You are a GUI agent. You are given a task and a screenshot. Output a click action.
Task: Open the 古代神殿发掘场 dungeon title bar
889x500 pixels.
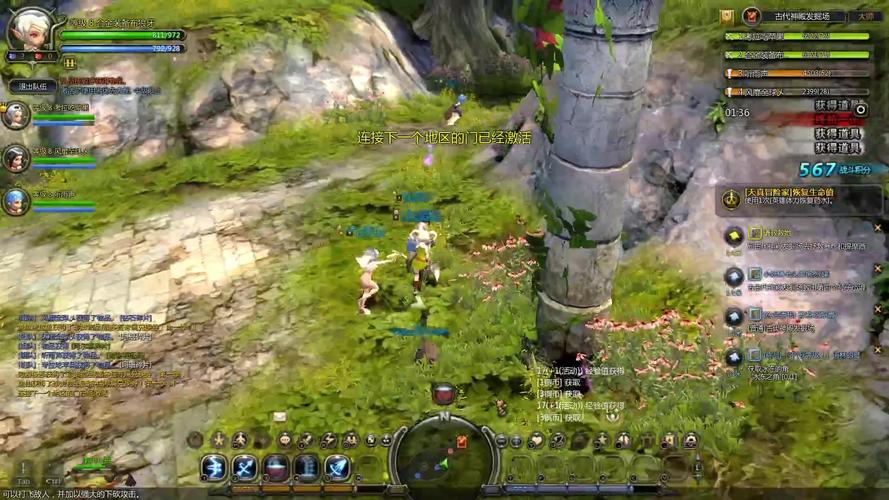point(801,17)
